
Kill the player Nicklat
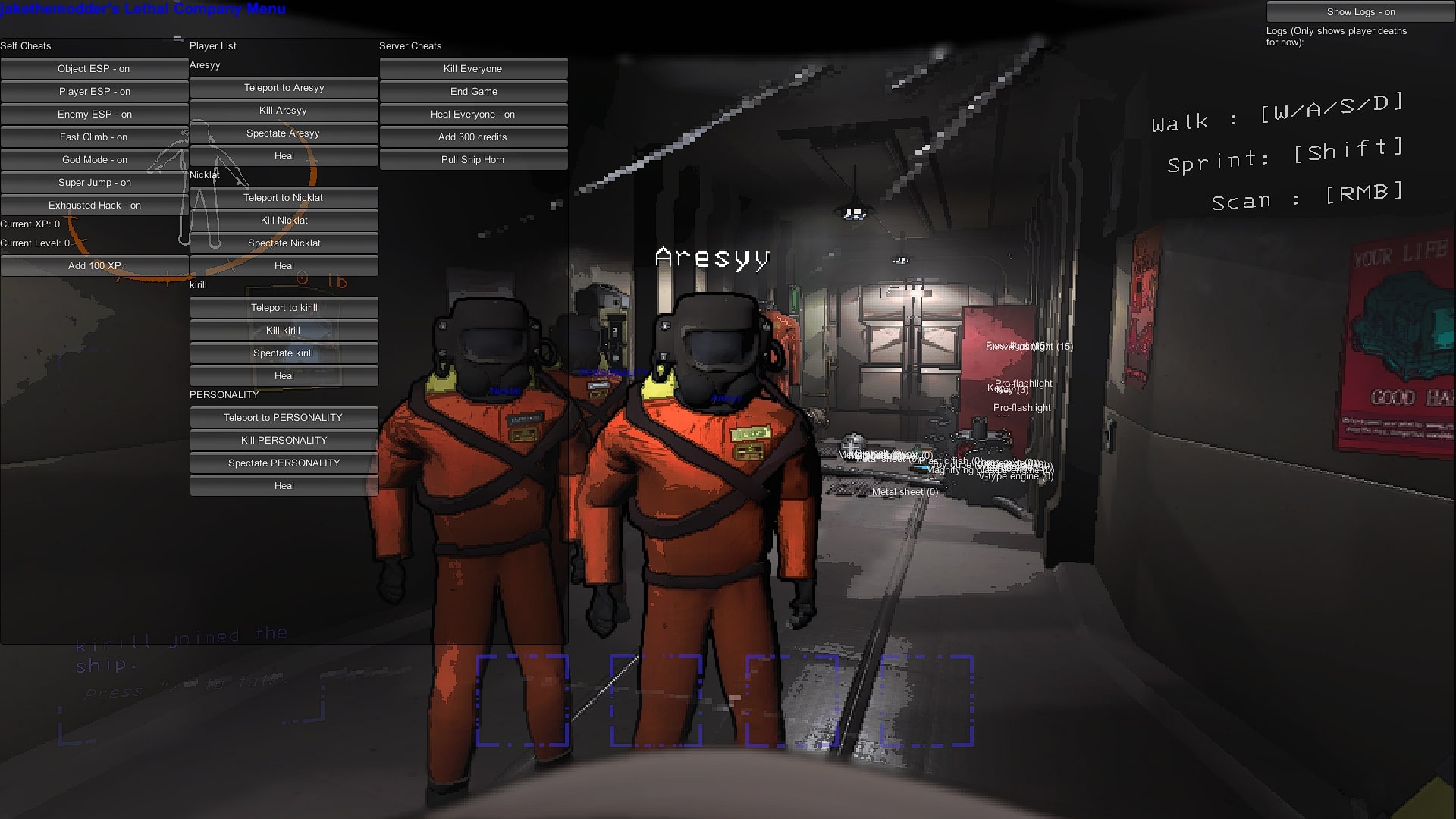pos(284,221)
